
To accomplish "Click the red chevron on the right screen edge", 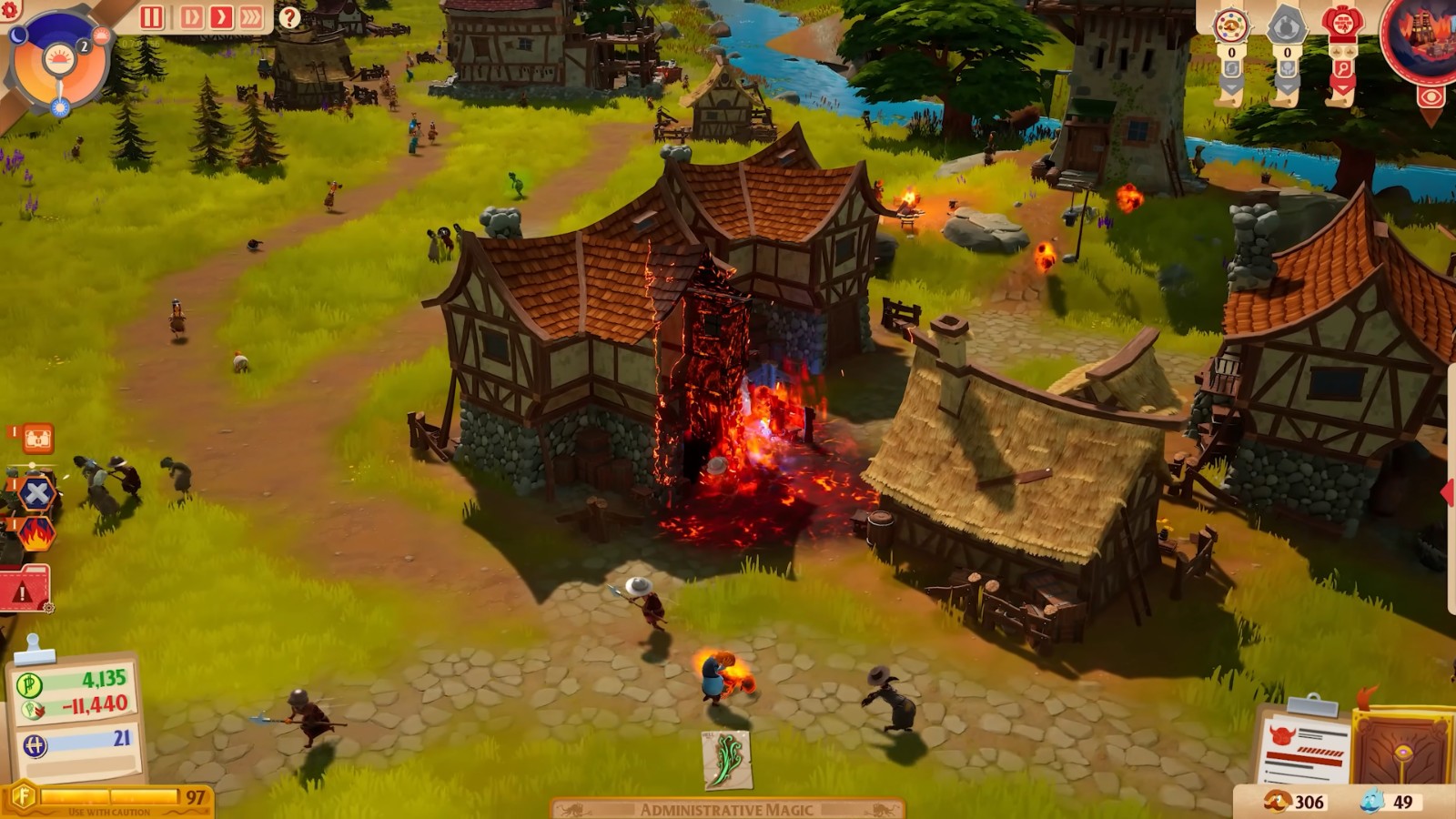I will coord(1450,490).
